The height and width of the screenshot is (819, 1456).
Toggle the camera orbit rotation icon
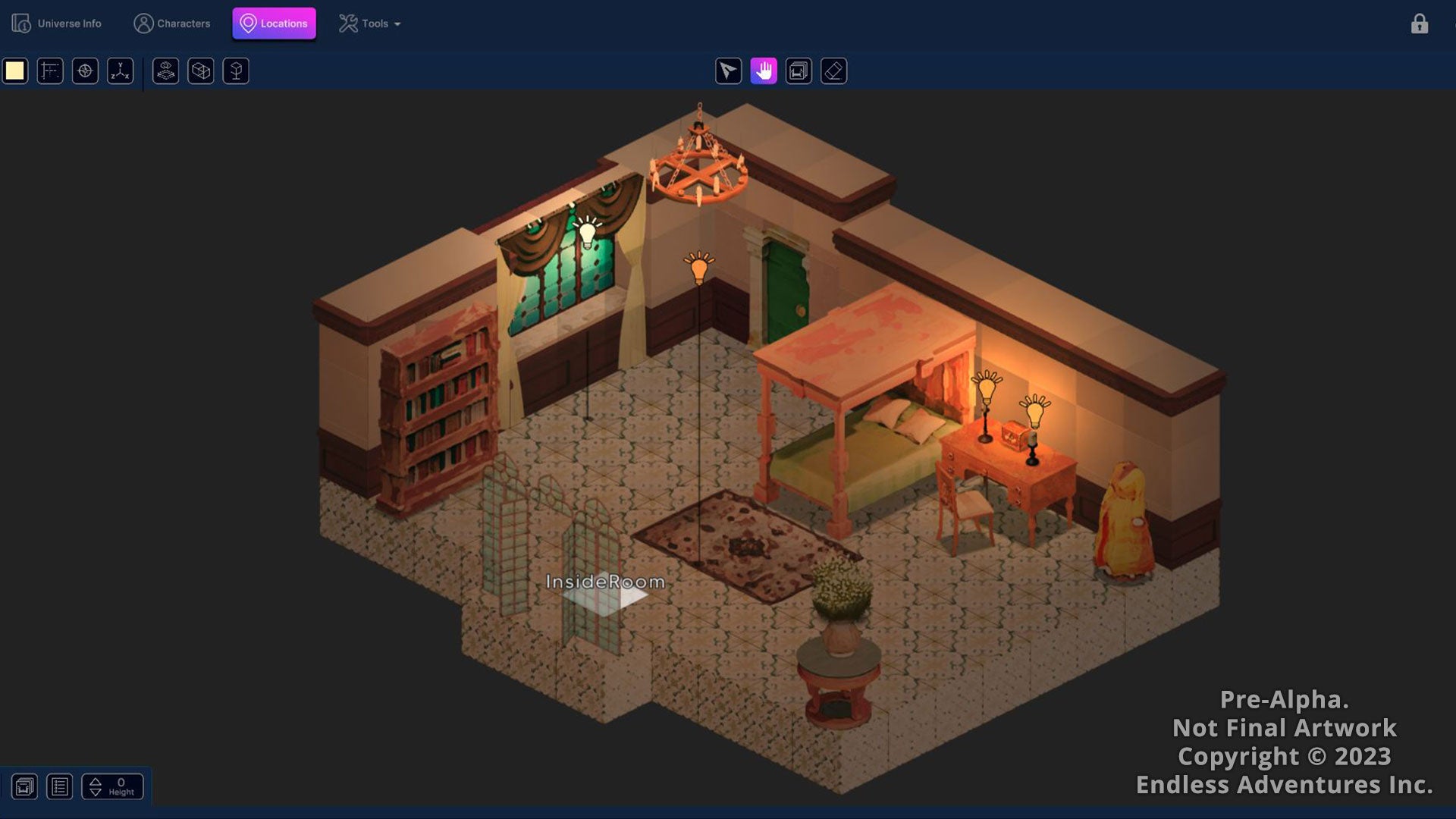[x=798, y=71]
